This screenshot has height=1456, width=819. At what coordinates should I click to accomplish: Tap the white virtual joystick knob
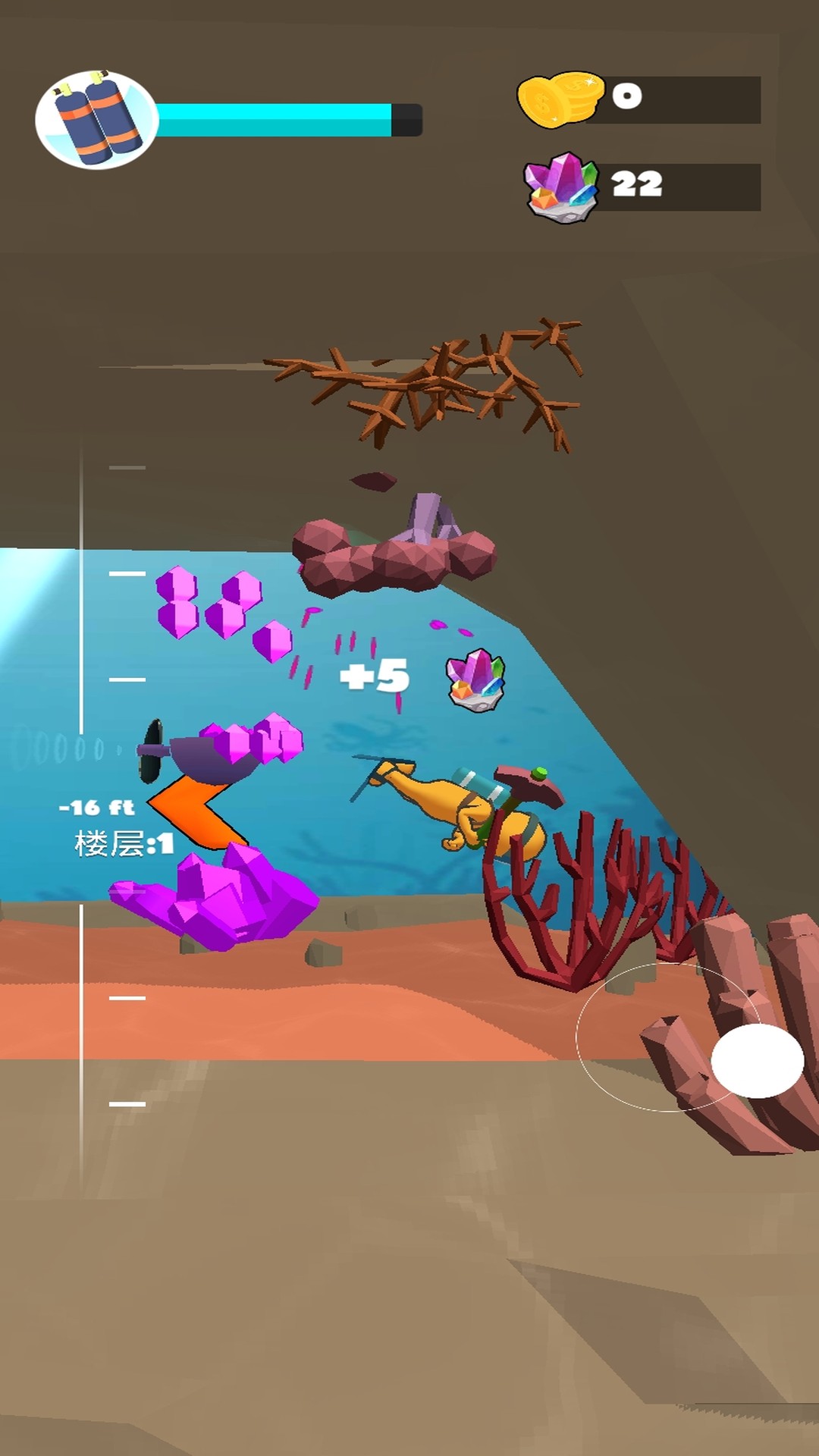click(757, 1060)
